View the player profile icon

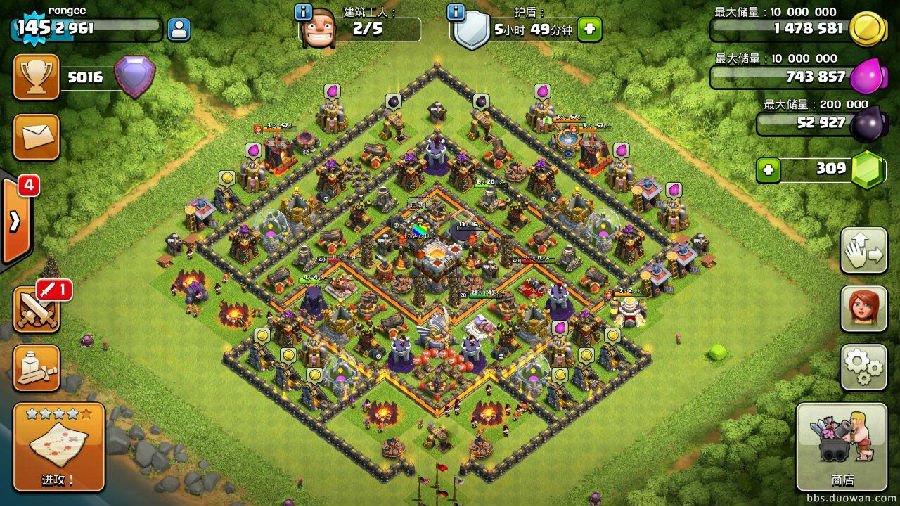[180, 29]
